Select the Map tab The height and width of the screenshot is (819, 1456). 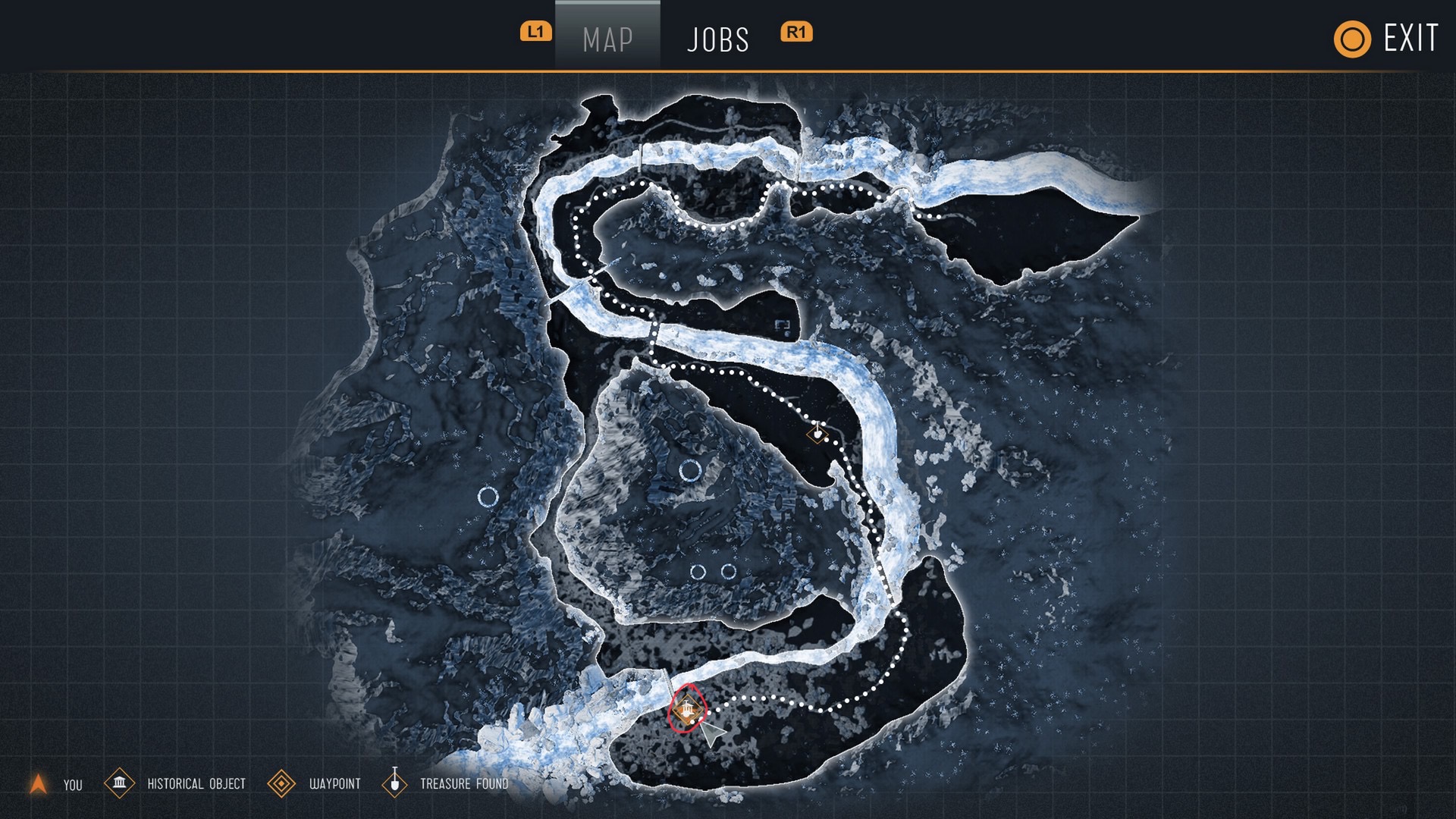coord(607,39)
